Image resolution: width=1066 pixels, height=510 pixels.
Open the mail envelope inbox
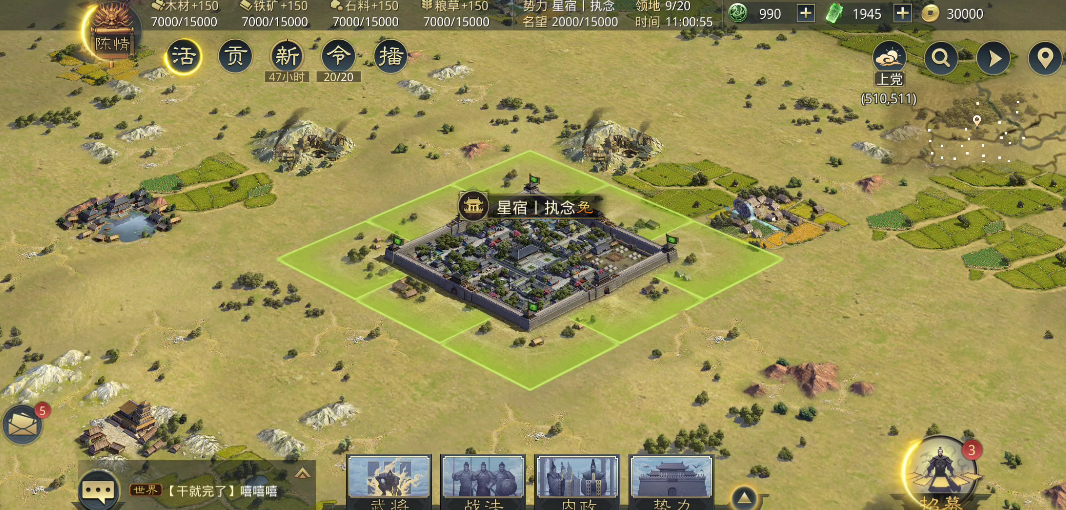pyautogui.click(x=23, y=425)
